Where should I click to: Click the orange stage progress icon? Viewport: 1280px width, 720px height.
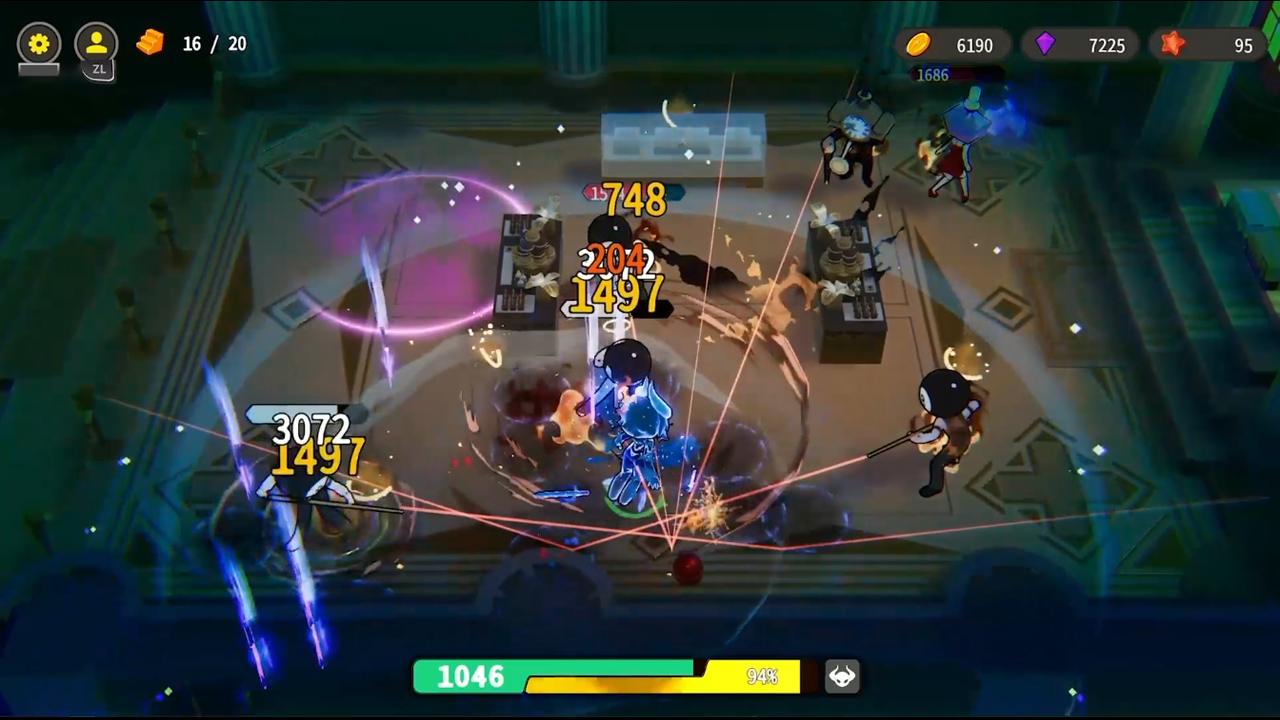pyautogui.click(x=151, y=44)
